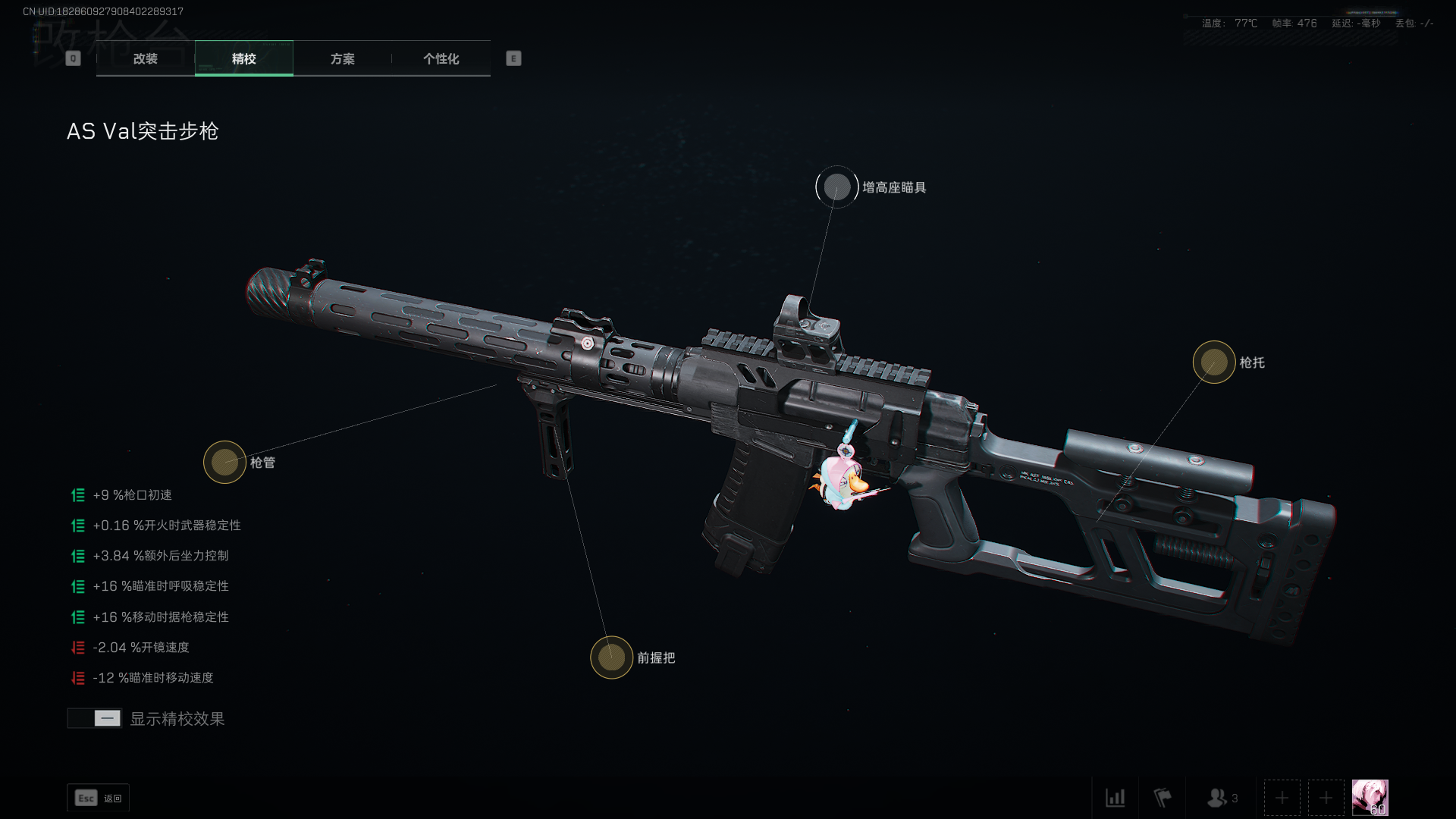Go to the 个性化 tab

tap(441, 58)
